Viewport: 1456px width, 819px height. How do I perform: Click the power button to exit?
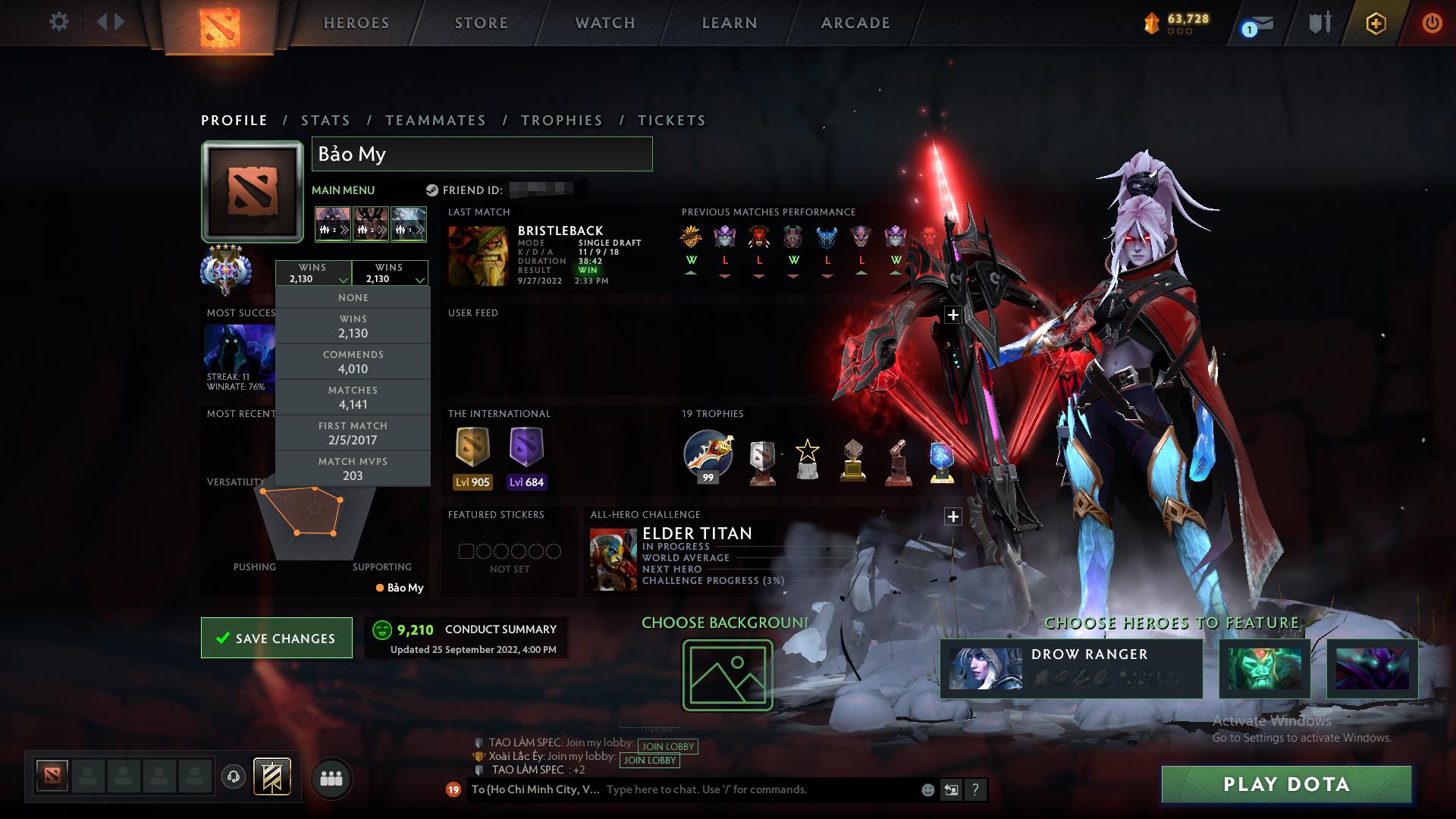[1432, 23]
